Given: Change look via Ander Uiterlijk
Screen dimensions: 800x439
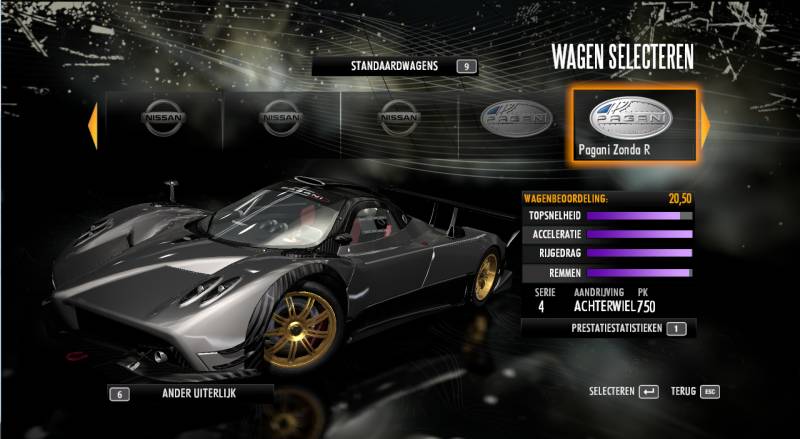Looking at the screenshot, I should pos(190,393).
